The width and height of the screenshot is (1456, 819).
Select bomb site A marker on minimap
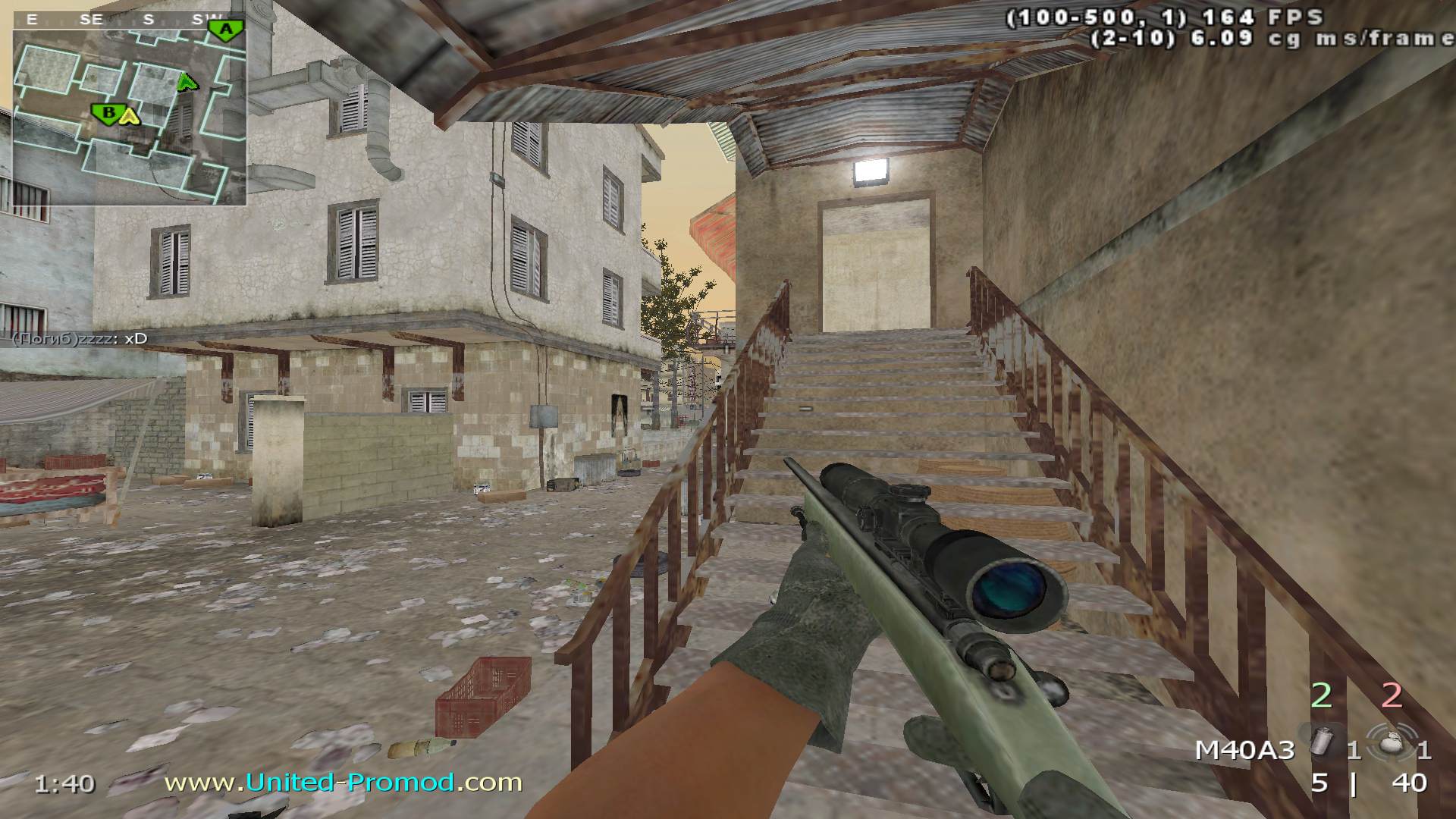226,30
